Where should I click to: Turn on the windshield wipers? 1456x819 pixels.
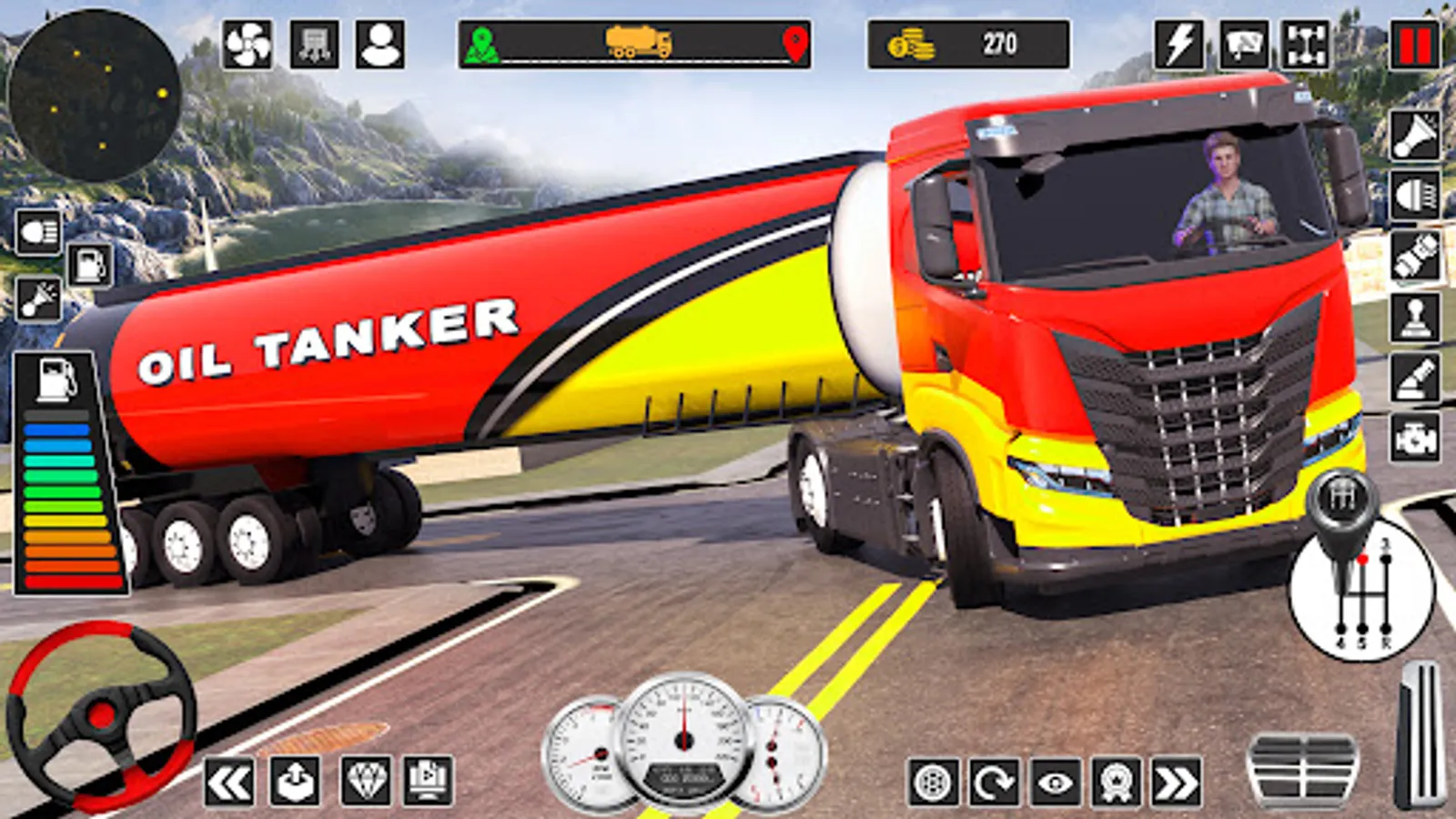[1243, 45]
